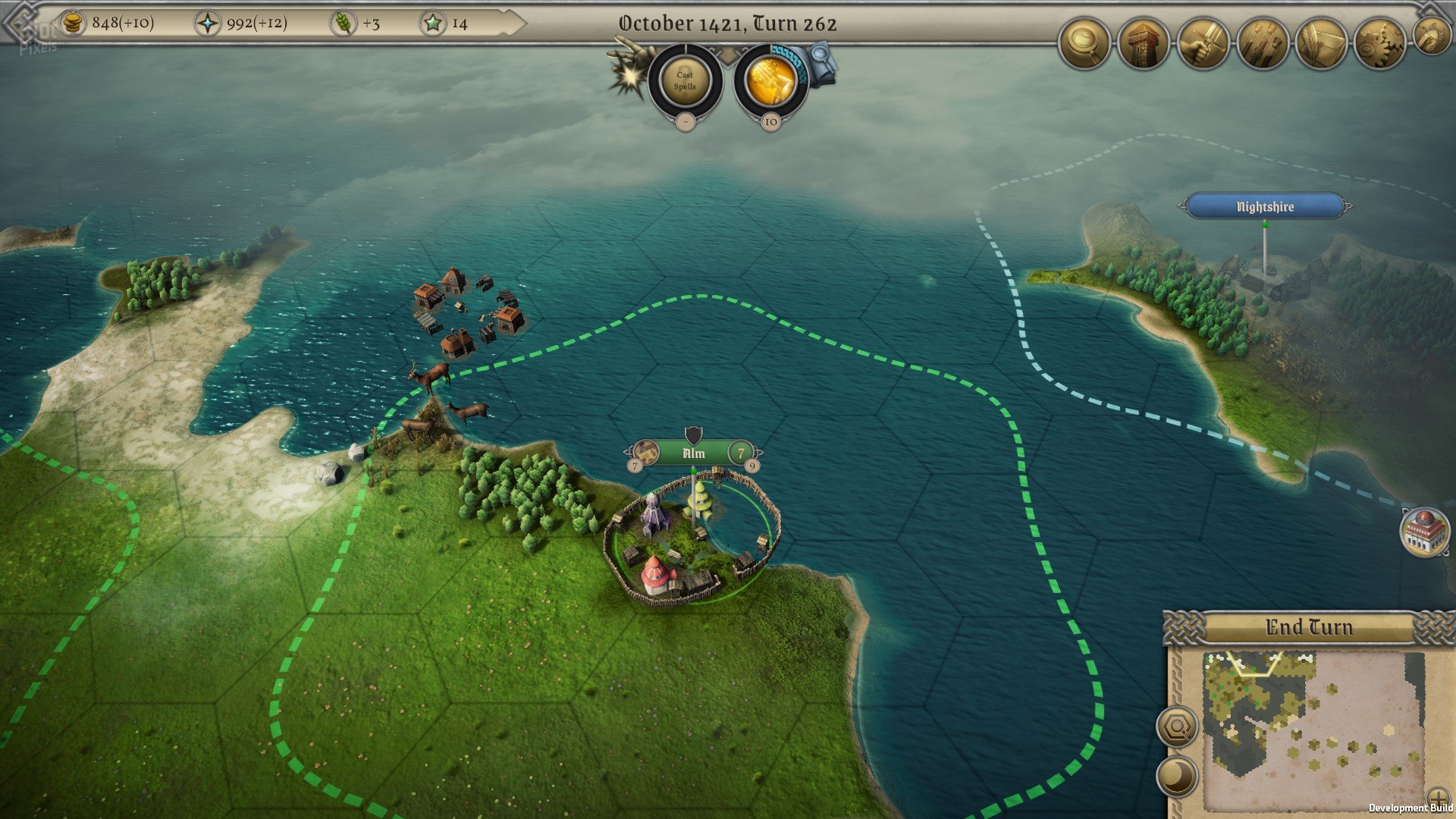
Task: Select the Alm city banner
Action: (x=693, y=453)
